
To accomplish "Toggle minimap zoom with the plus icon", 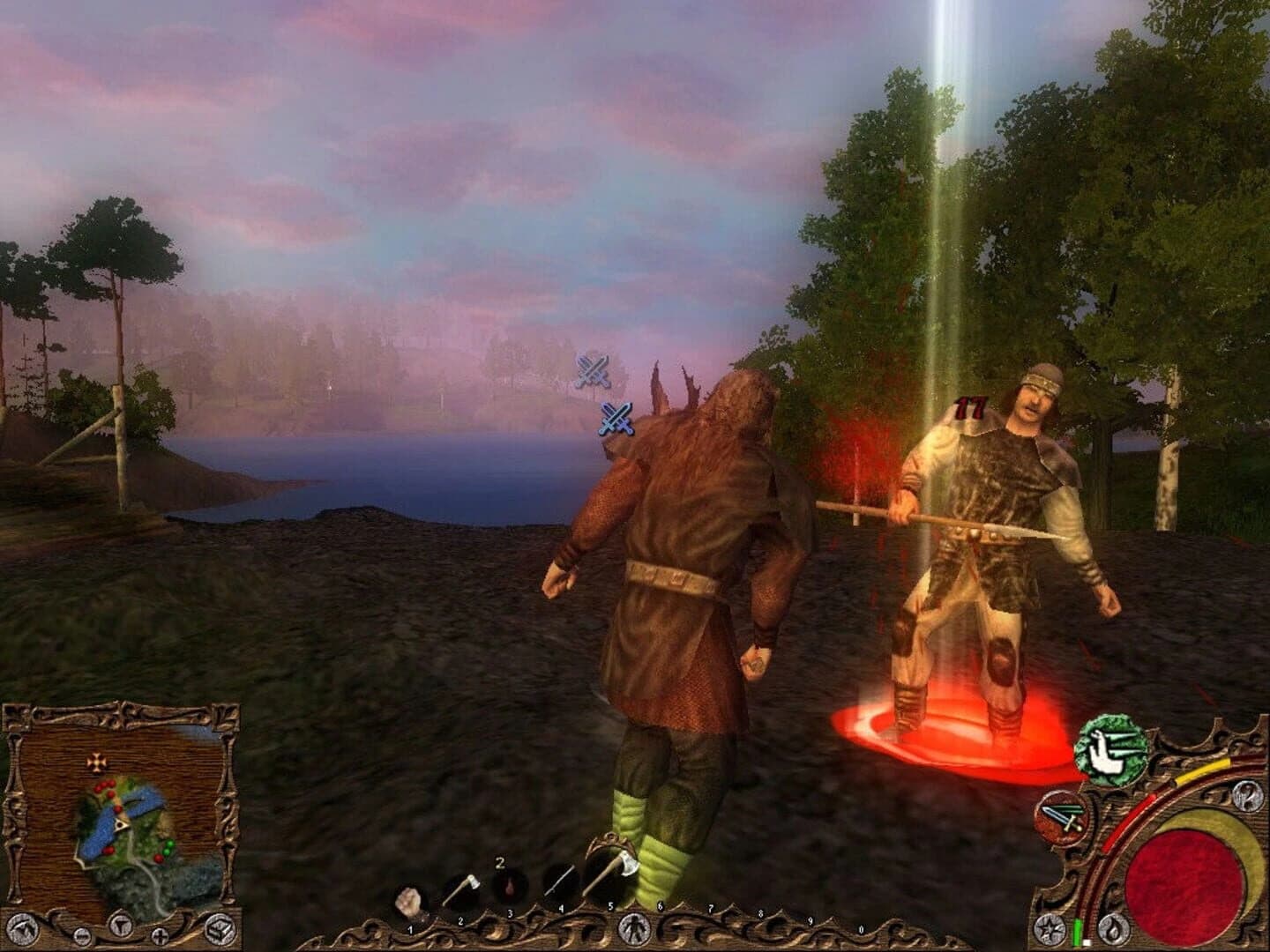I will click(x=159, y=934).
